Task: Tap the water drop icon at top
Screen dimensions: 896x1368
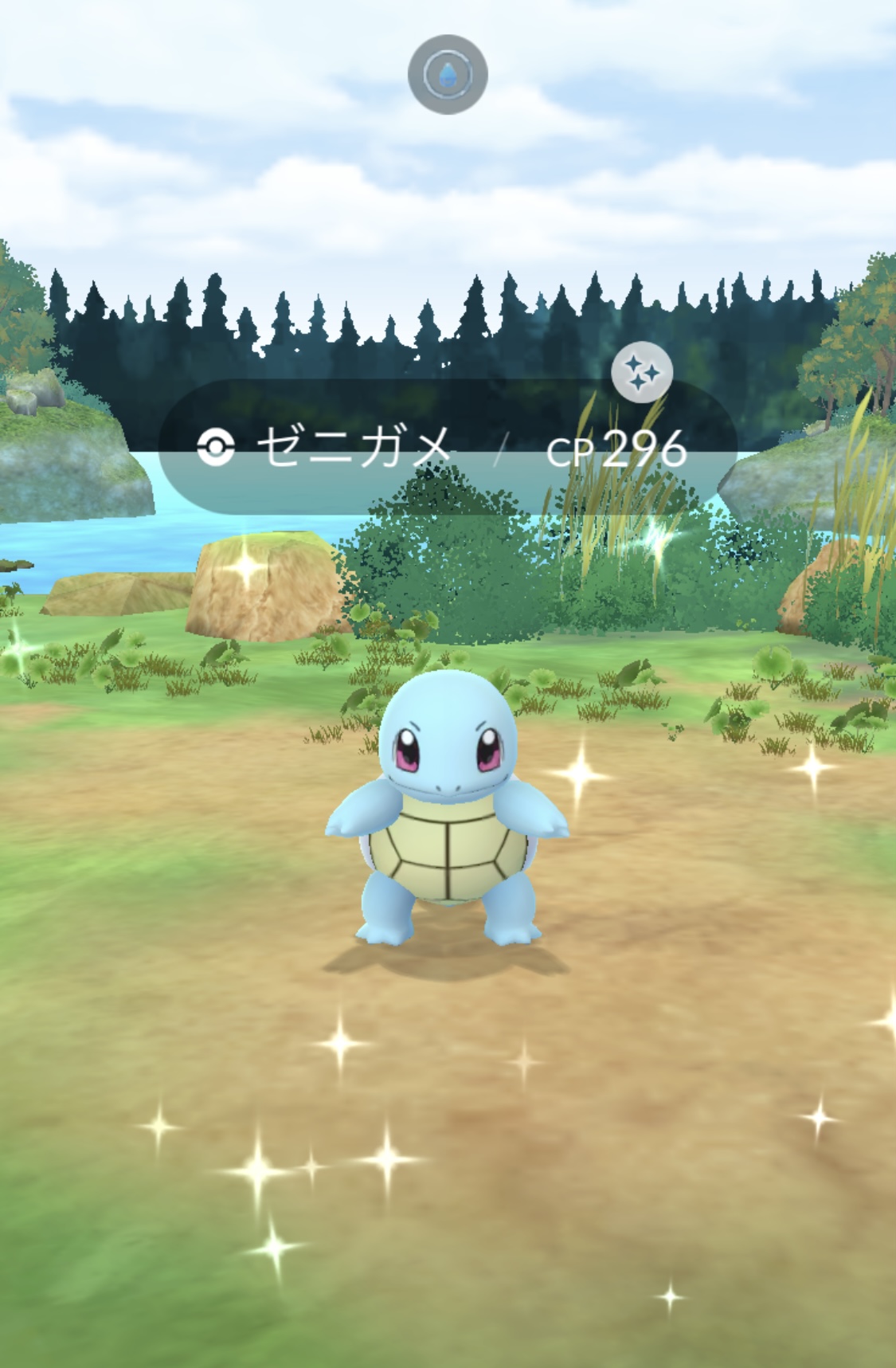Action: pos(448,75)
